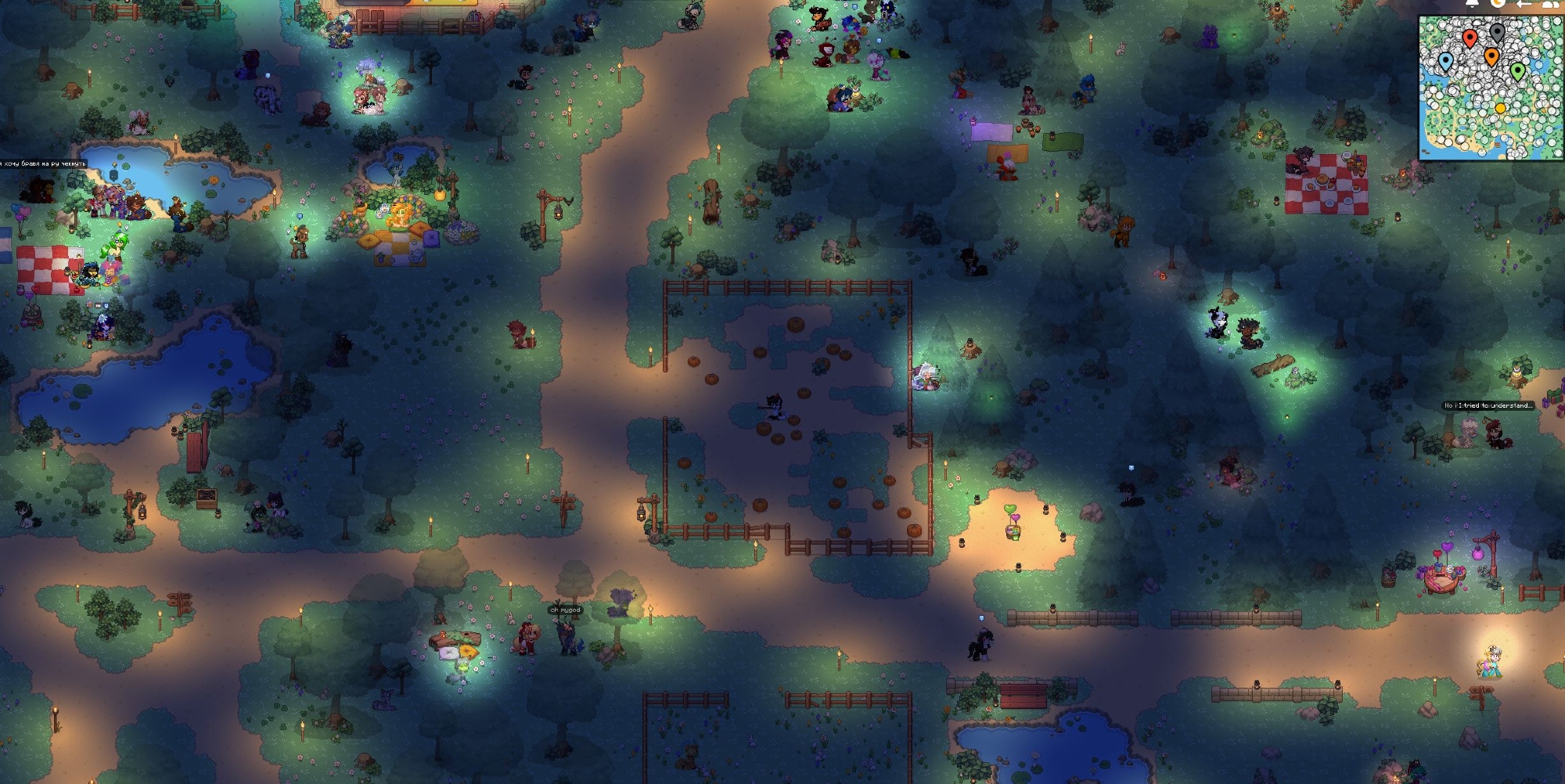Open the friends list people icon
Screen dimensions: 1565x784
coord(1550,3)
